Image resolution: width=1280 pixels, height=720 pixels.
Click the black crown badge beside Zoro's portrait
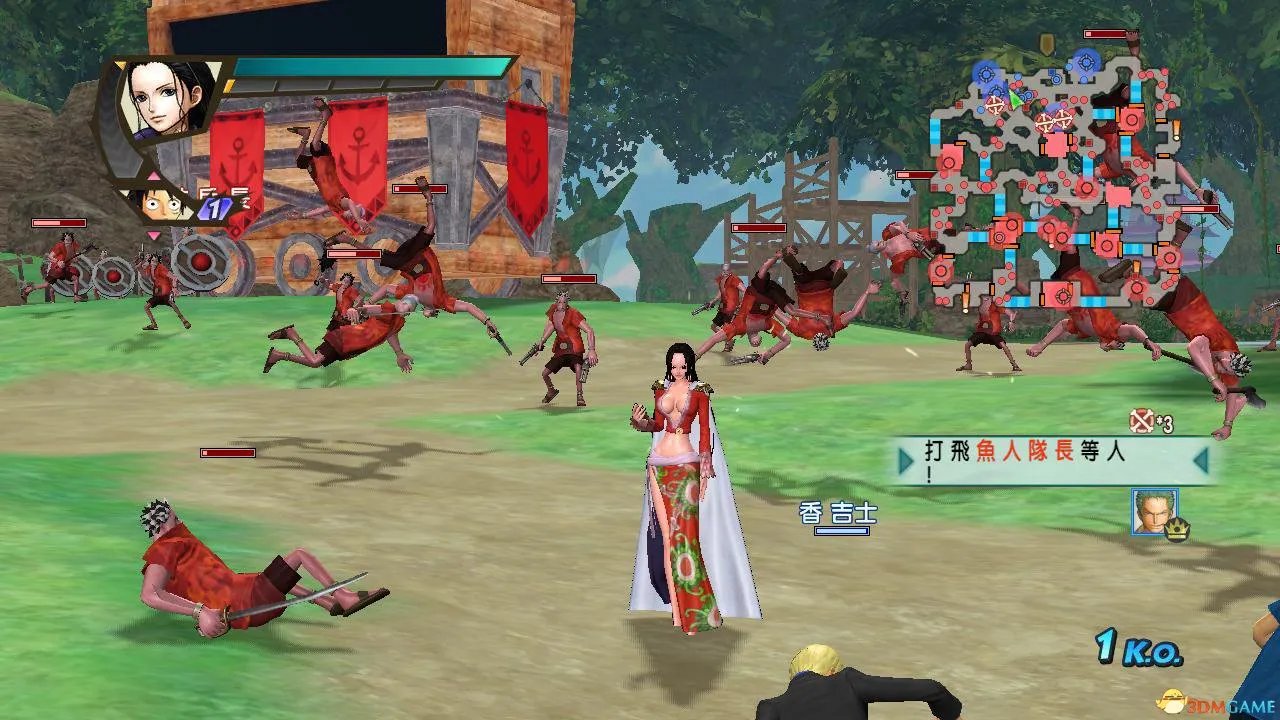click(x=1177, y=529)
